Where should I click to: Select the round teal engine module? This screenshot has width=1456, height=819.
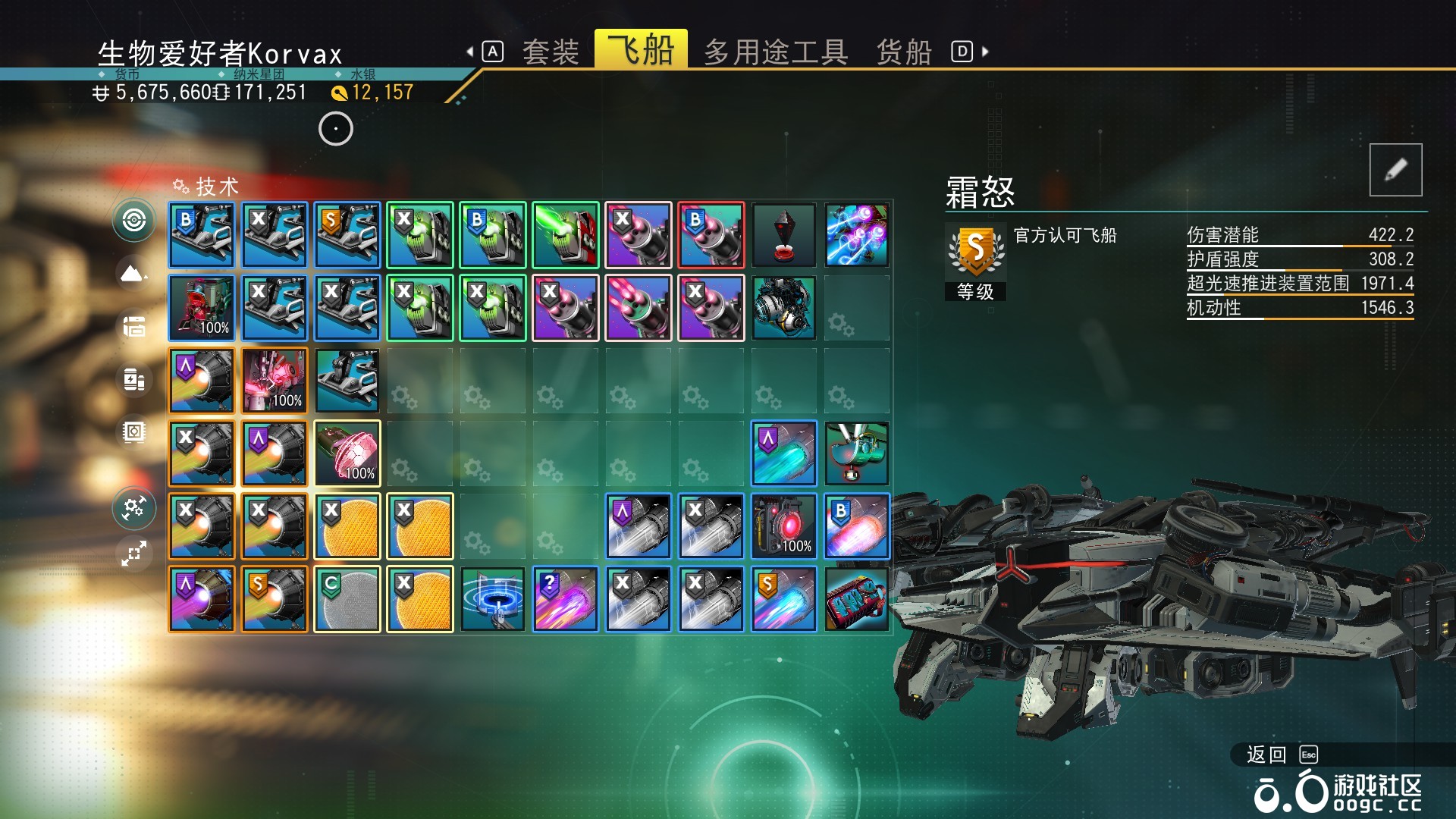coord(784,308)
